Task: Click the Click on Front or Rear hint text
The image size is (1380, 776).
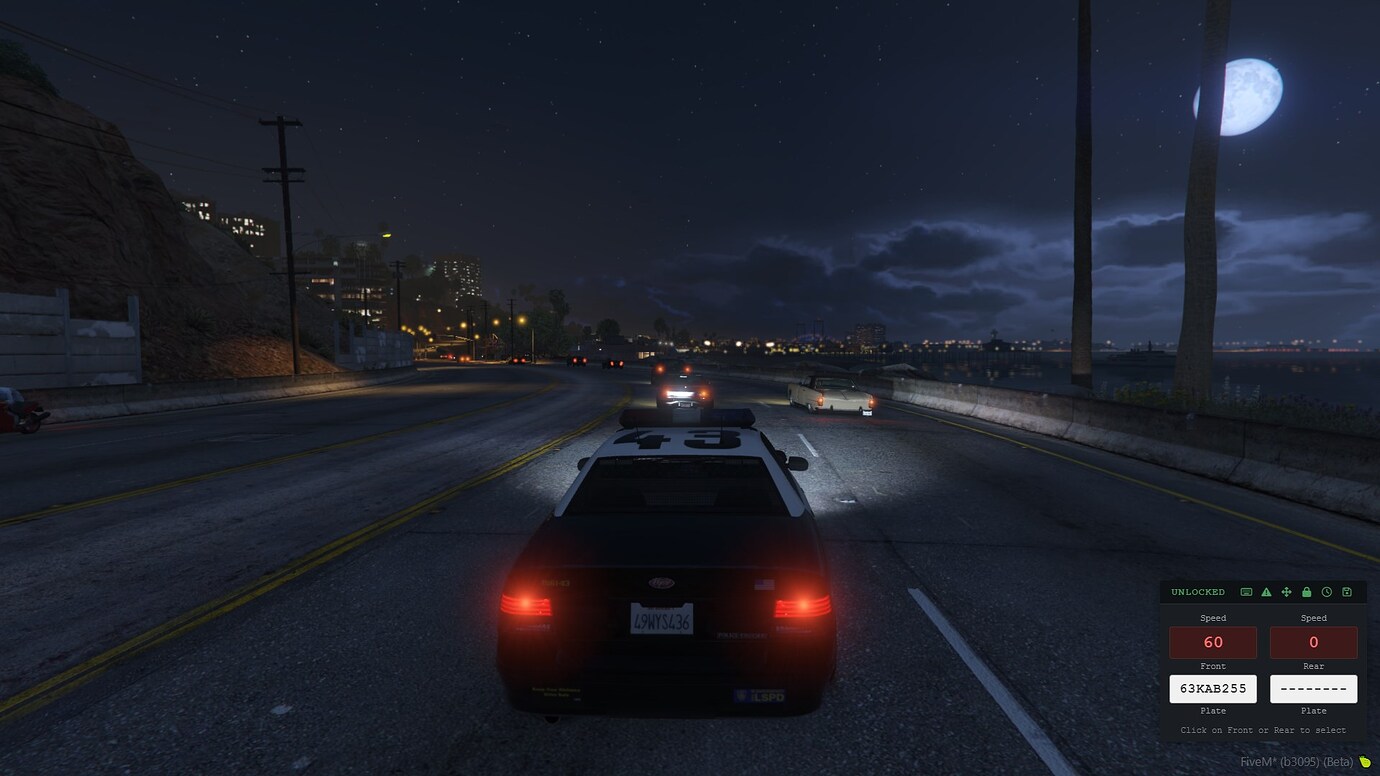Action: point(1262,730)
